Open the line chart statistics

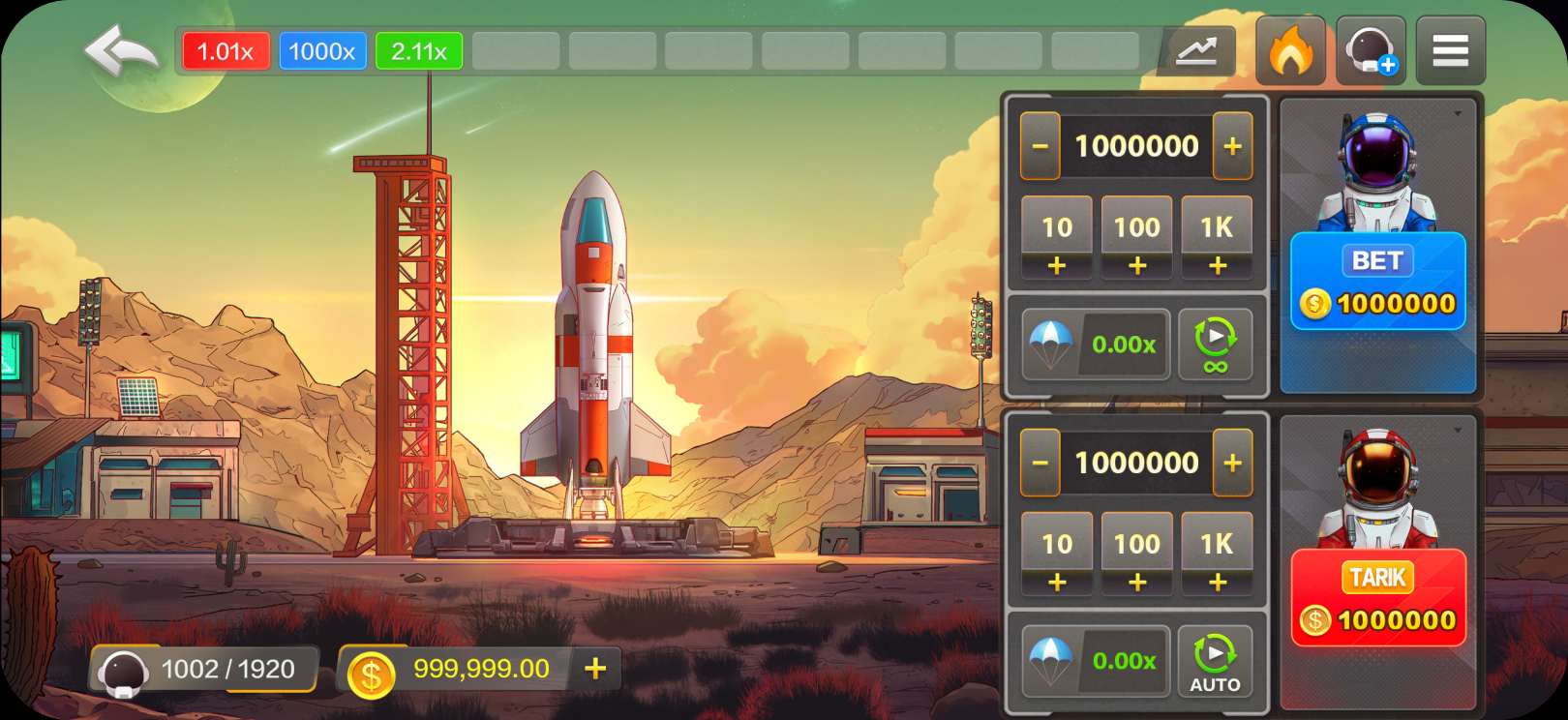[1196, 51]
